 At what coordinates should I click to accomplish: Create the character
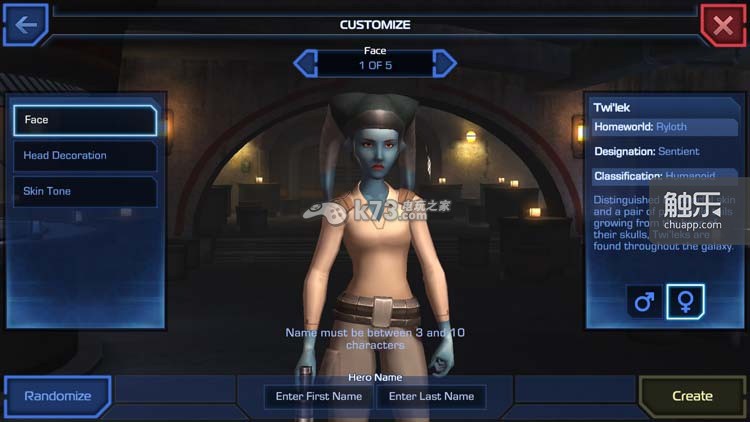[692, 396]
